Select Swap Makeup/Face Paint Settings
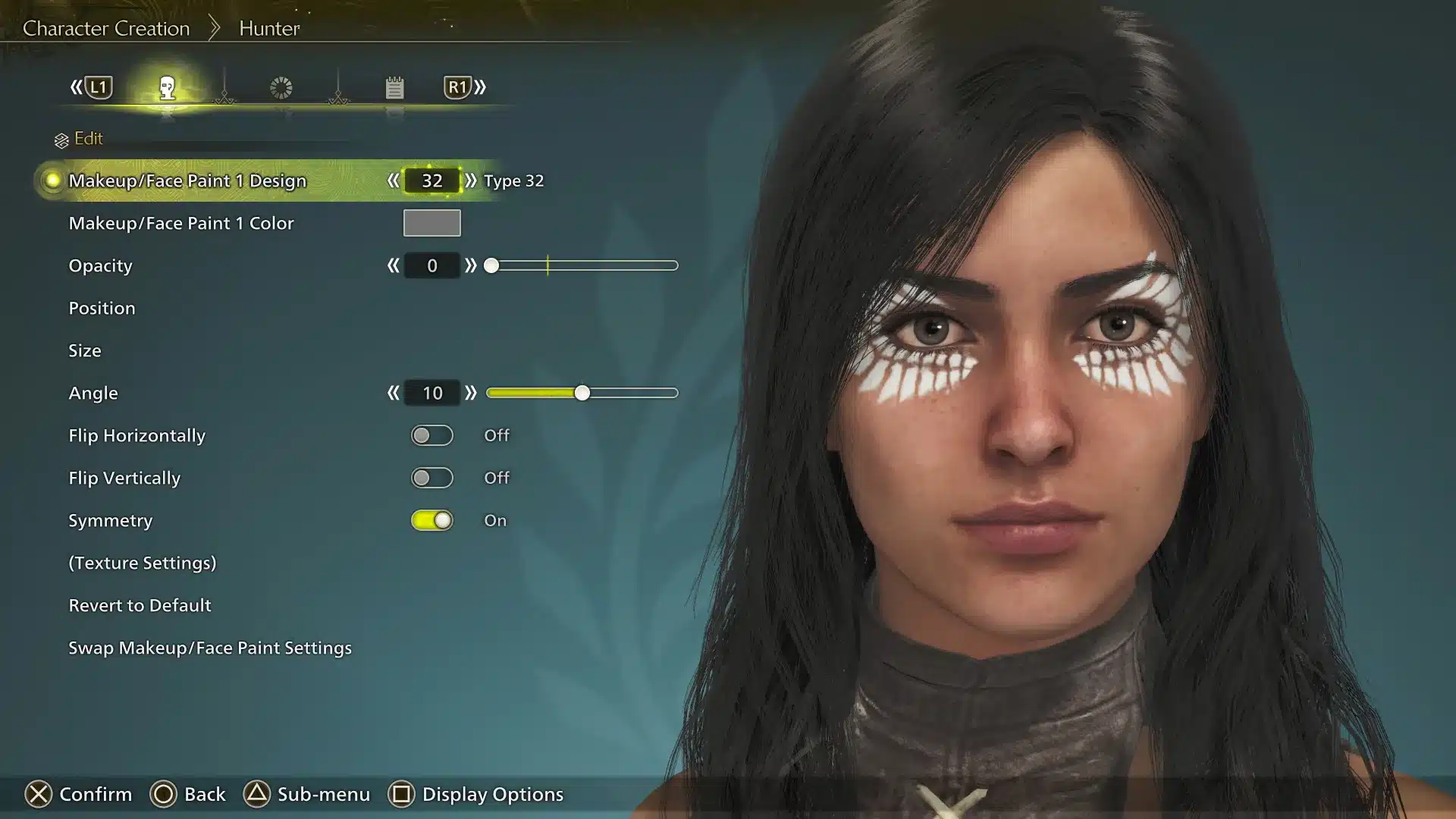The height and width of the screenshot is (819, 1456). coord(209,648)
